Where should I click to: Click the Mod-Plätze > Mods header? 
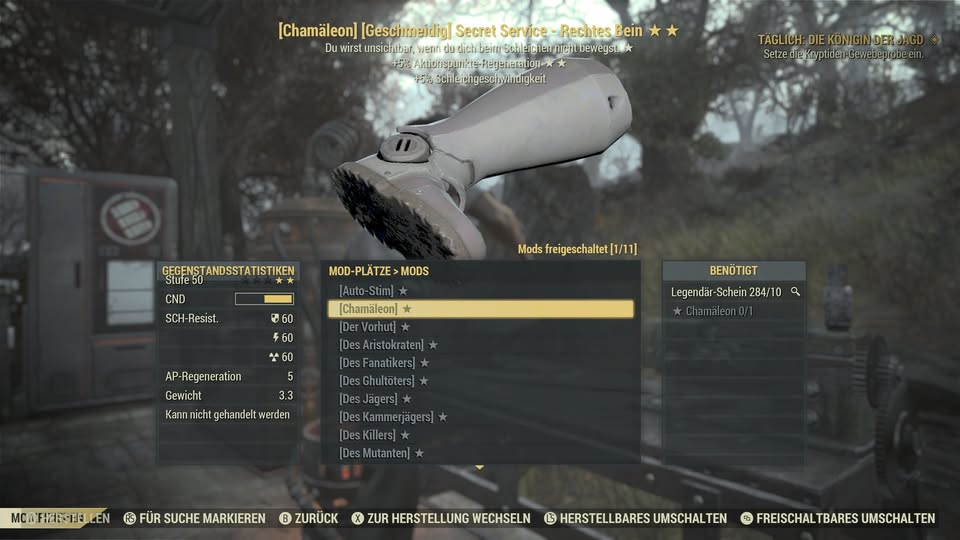(379, 271)
